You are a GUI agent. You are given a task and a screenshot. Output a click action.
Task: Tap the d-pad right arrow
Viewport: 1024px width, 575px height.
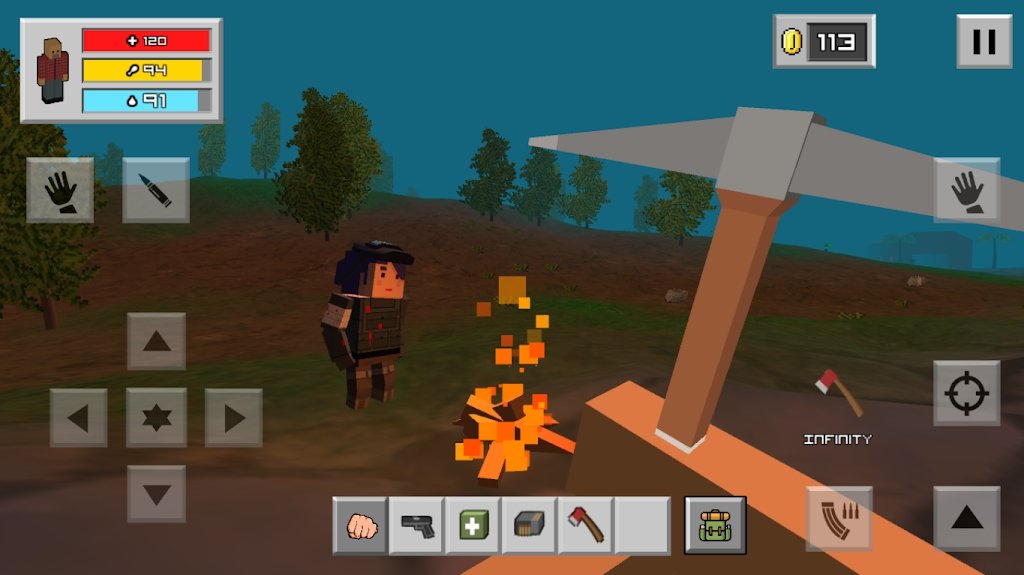pos(234,418)
